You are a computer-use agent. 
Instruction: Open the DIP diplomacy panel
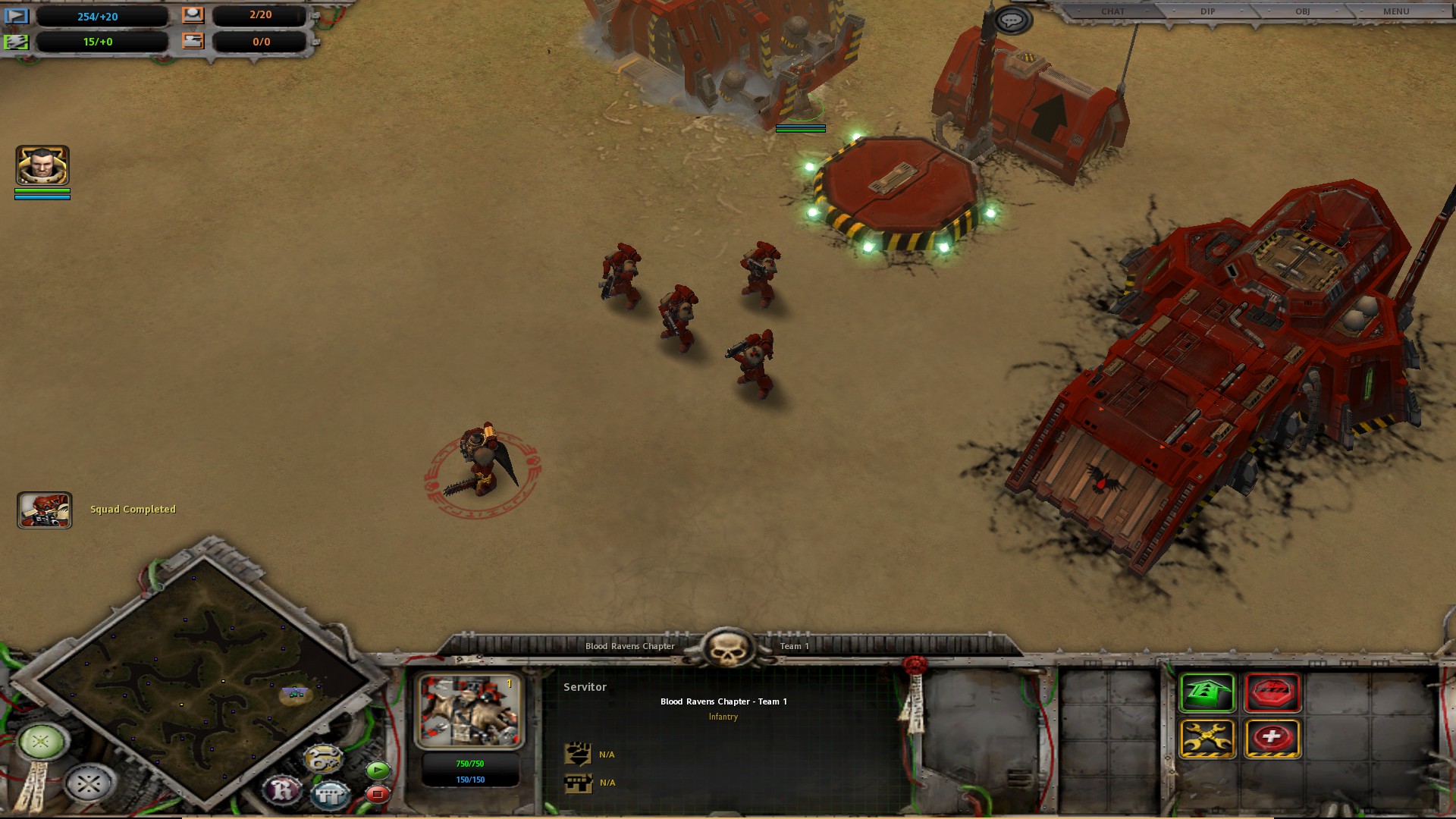[1207, 11]
